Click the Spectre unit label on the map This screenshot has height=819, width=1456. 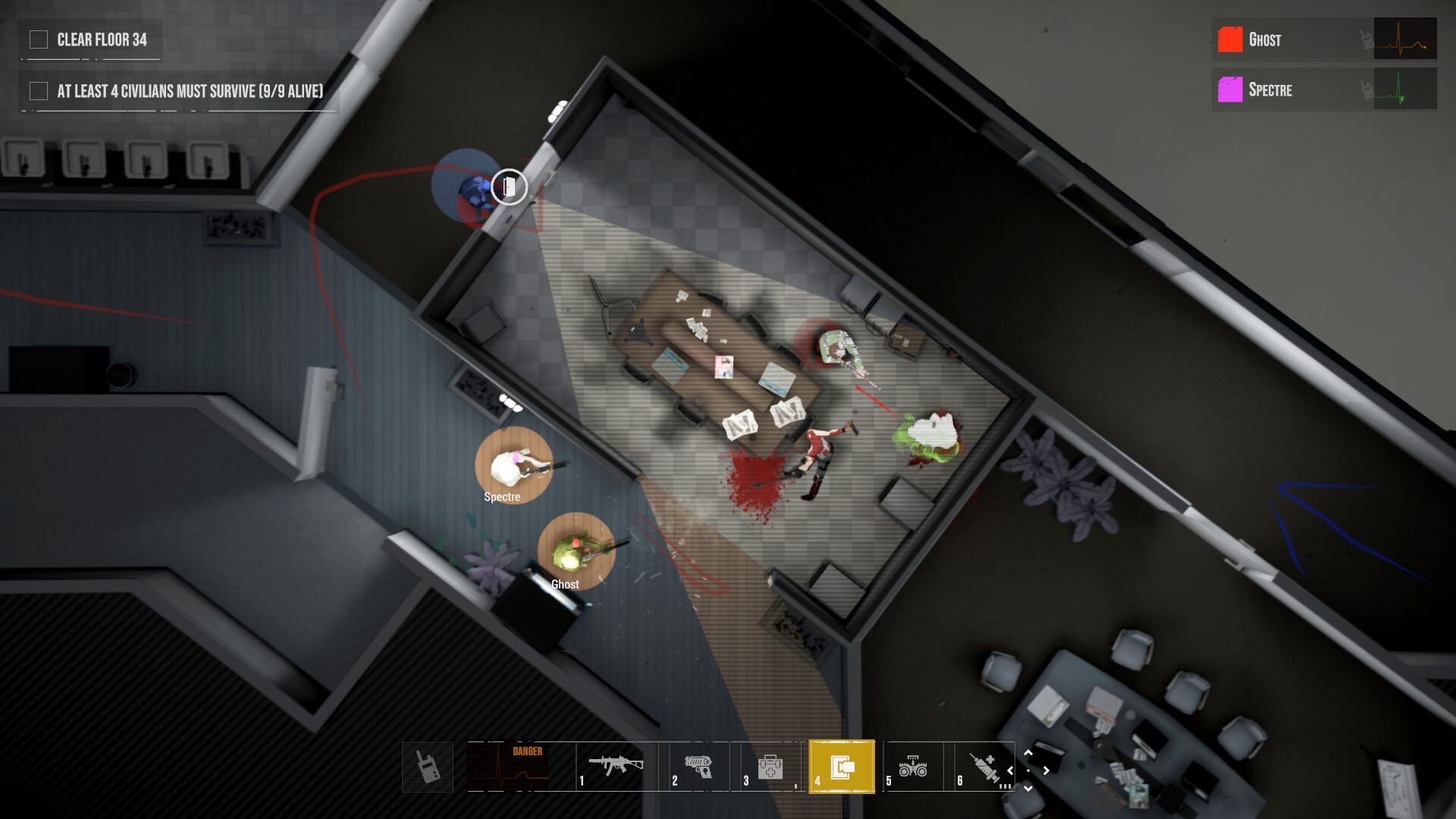click(x=502, y=497)
